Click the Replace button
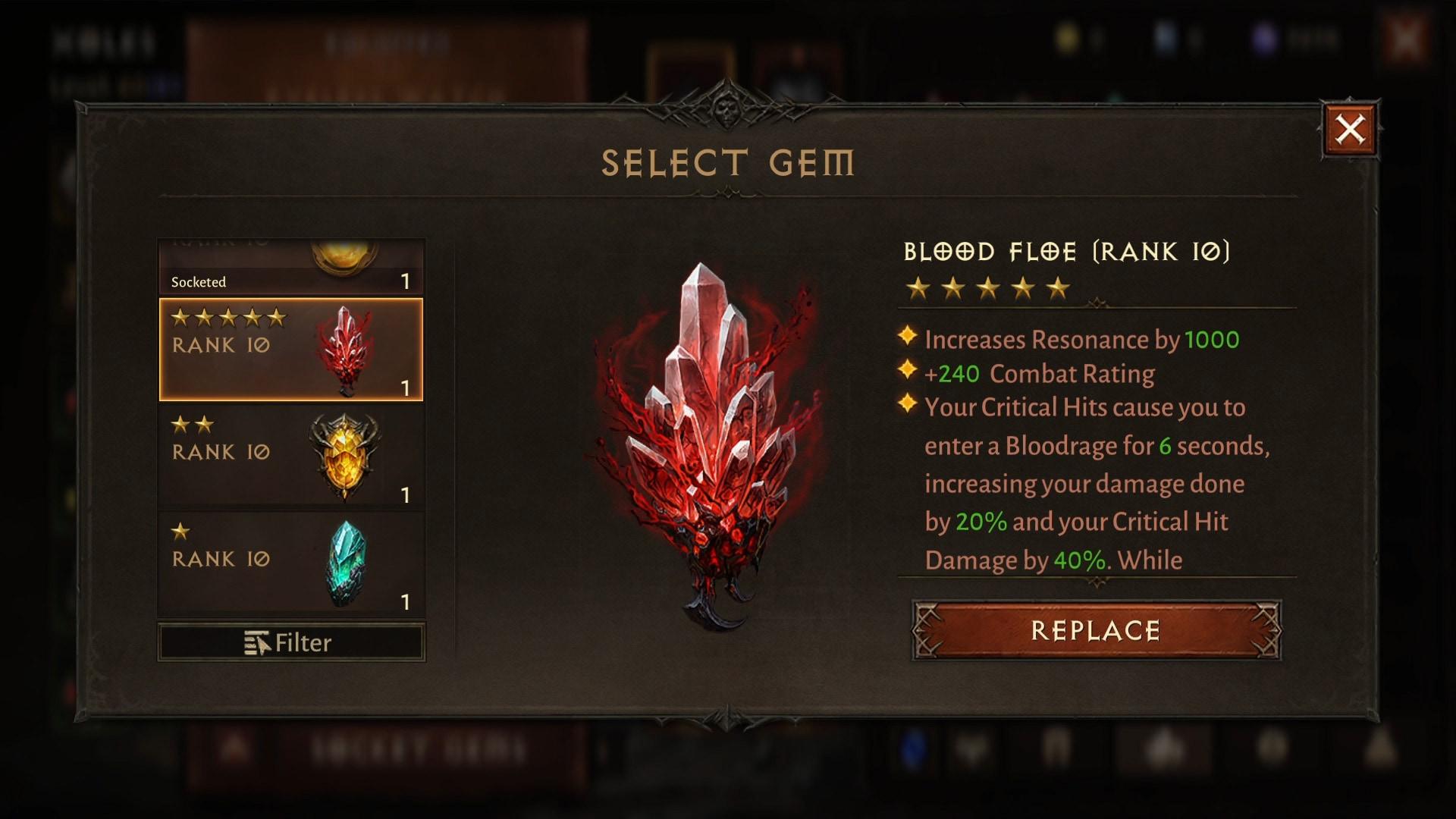1456x819 pixels. (x=1096, y=630)
